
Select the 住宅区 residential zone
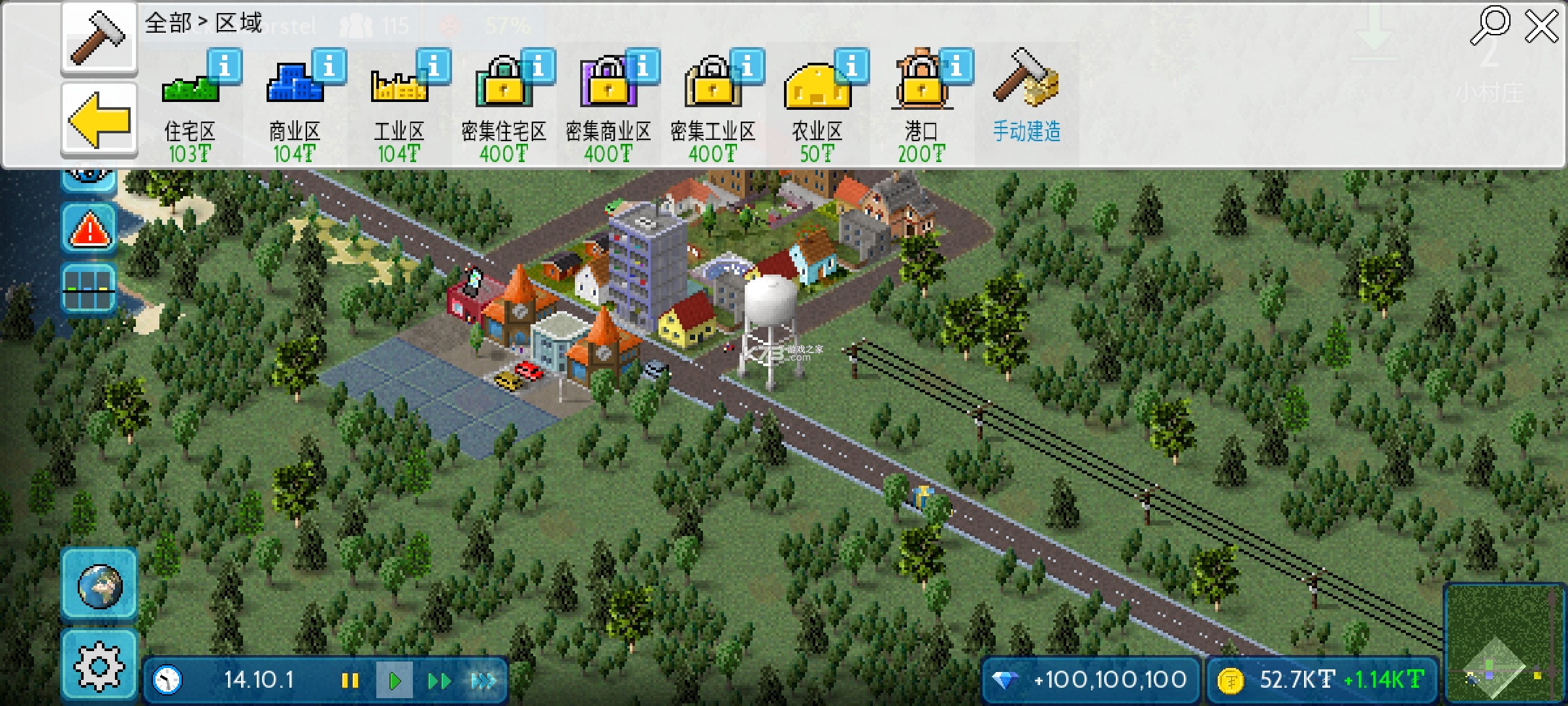click(x=189, y=105)
